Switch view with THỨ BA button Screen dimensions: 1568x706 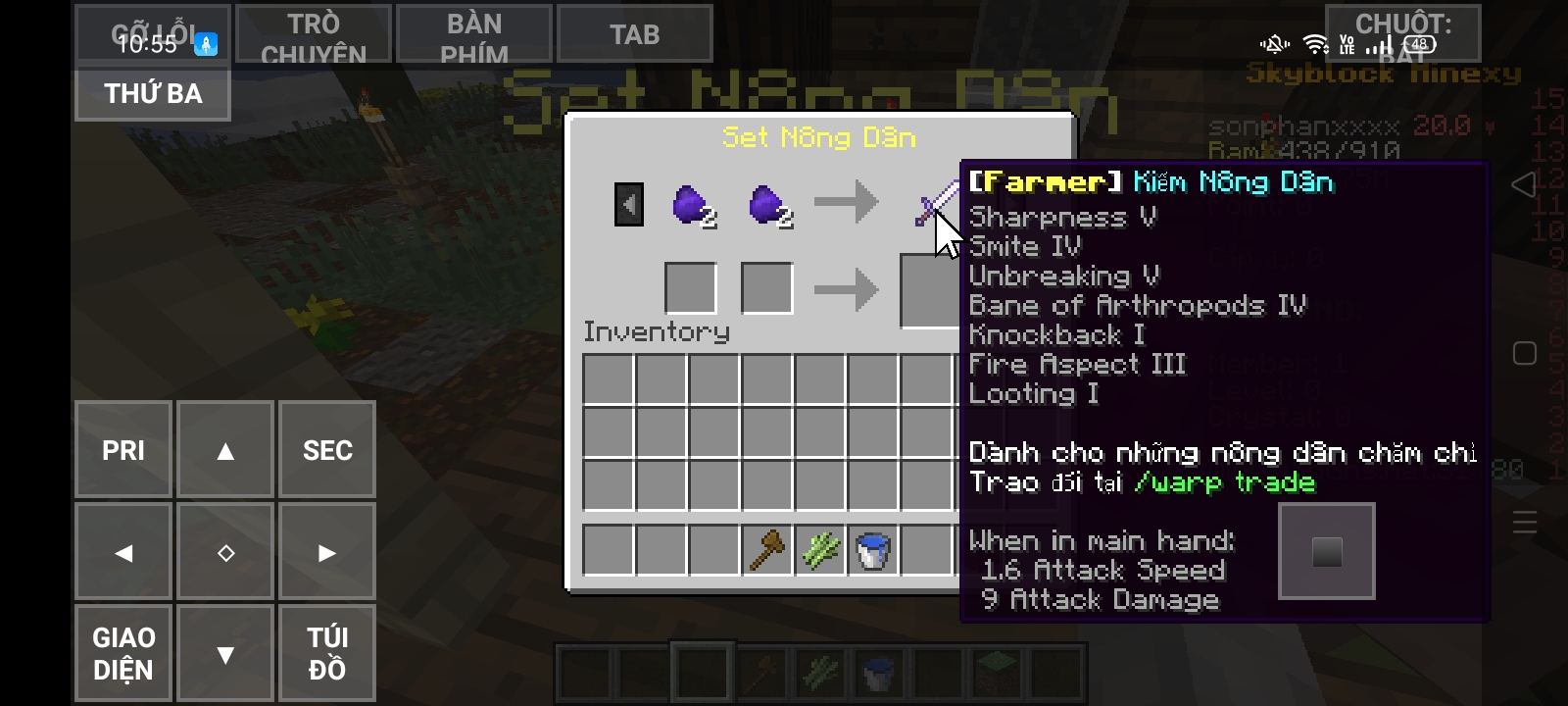tap(153, 94)
